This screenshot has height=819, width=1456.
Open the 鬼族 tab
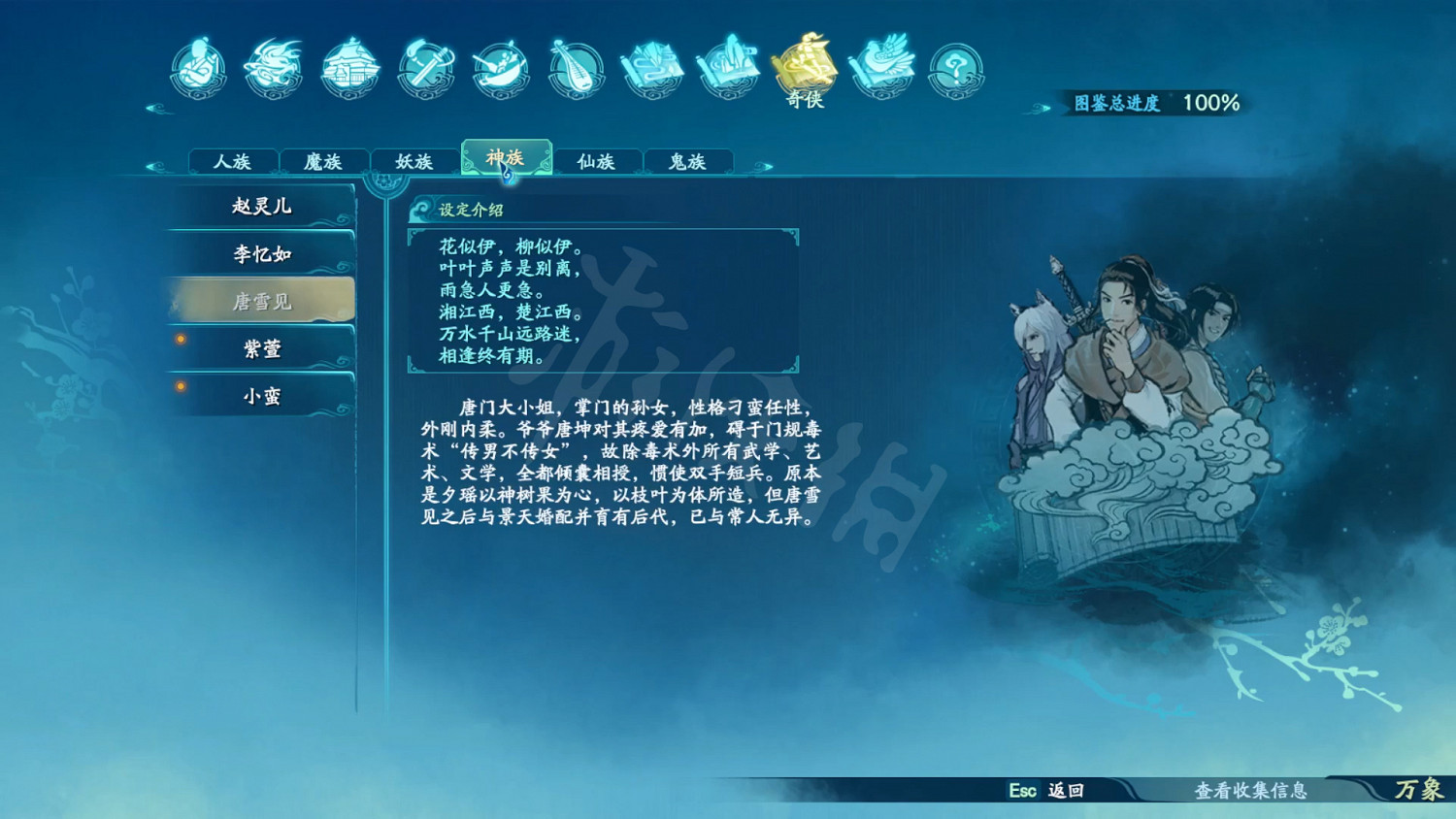687,162
